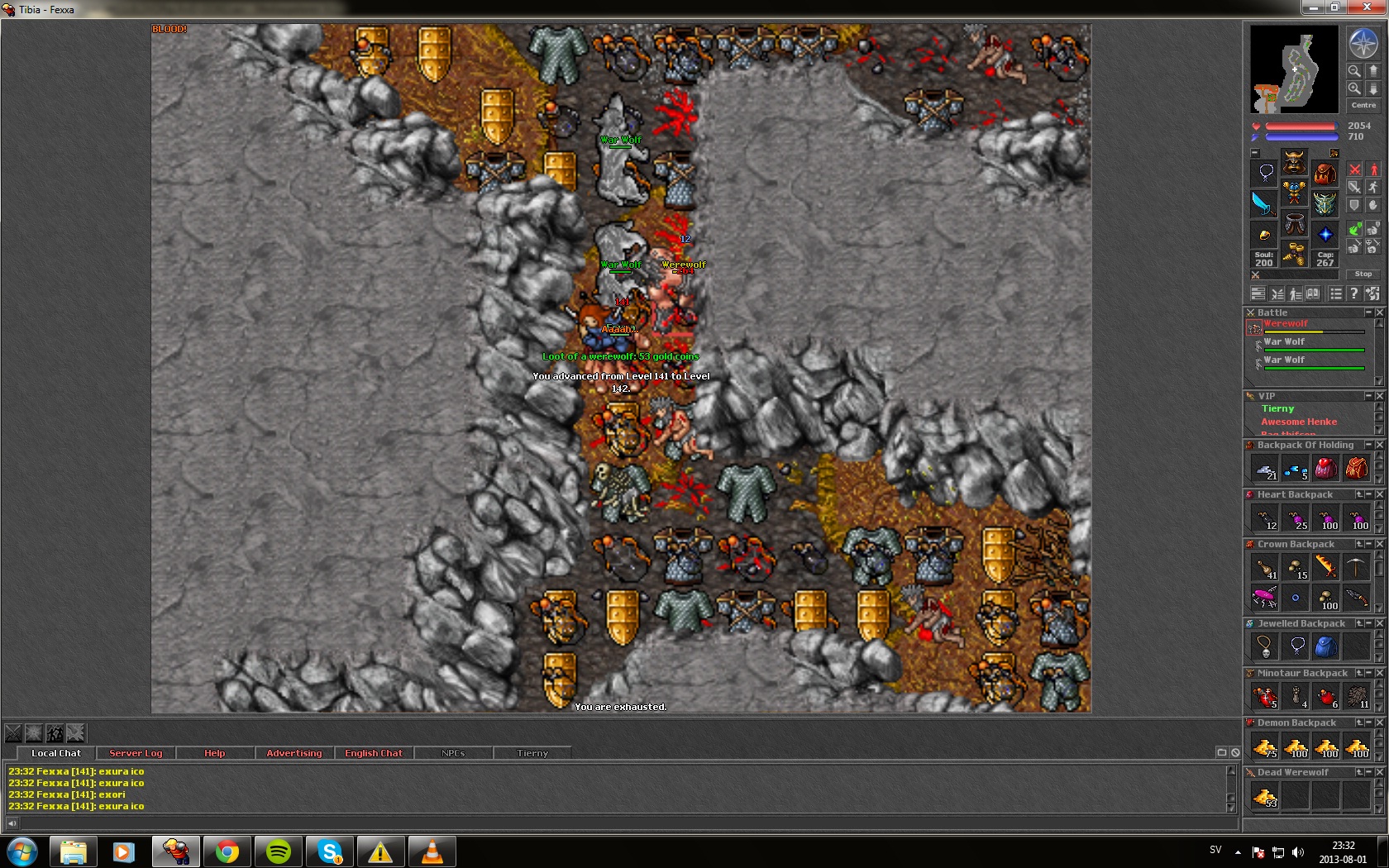Click the Stop button
Screen dimensions: 1389x868
tap(1363, 274)
